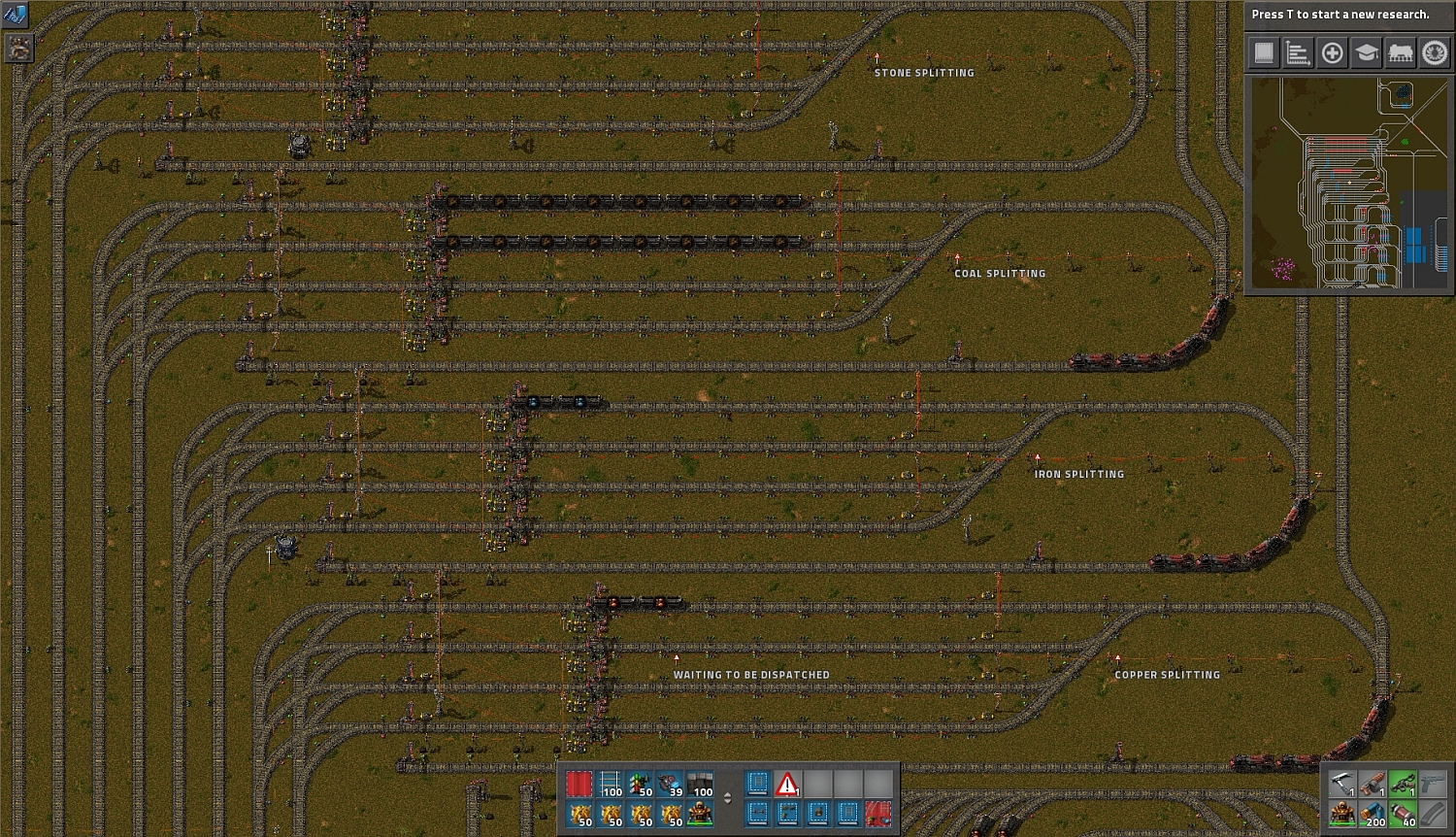This screenshot has height=837, width=1456.
Task: Select the rail signal slot with 50
Action: coord(640,784)
